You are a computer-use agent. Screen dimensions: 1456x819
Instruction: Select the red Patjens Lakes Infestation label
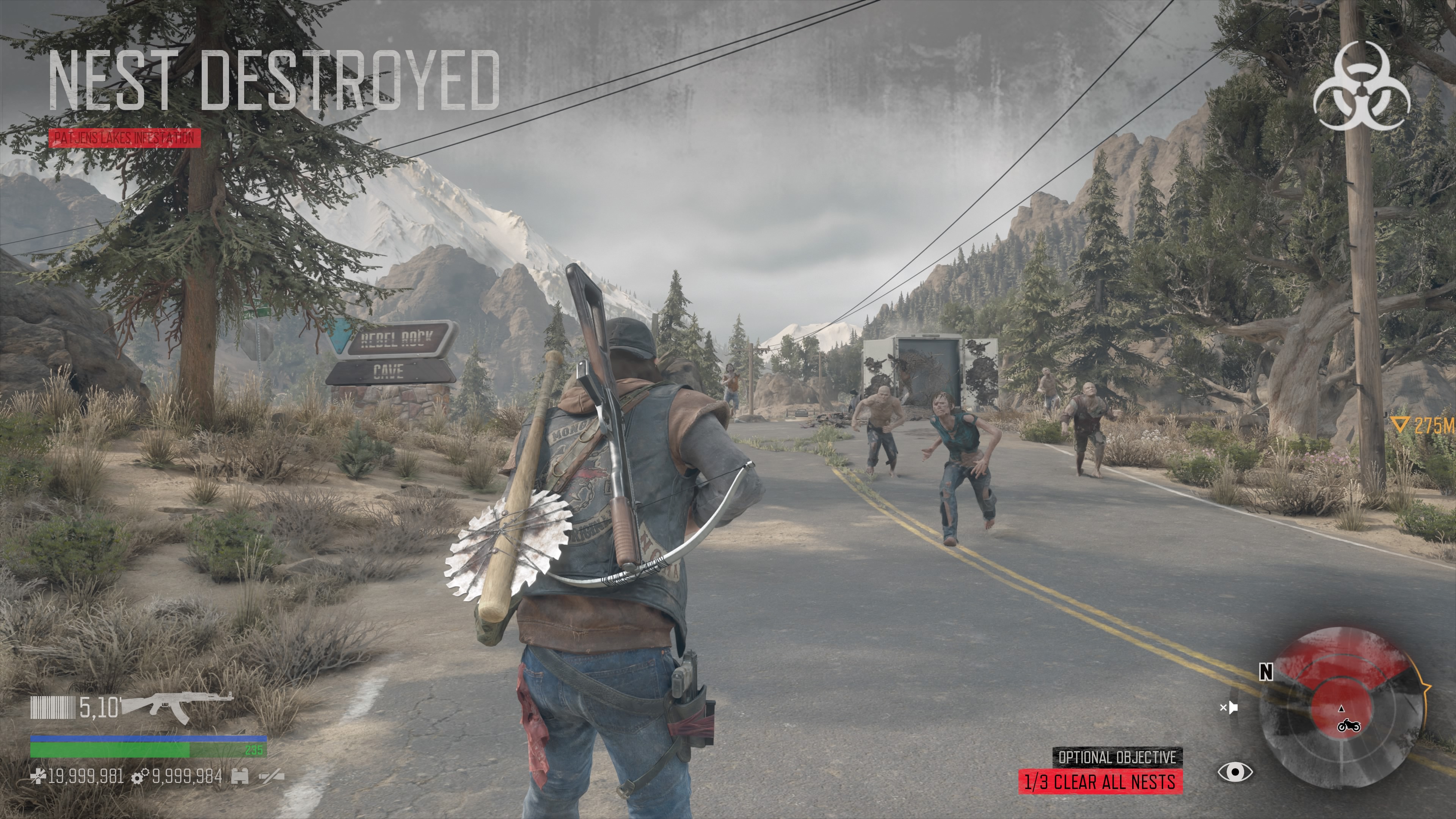[124, 138]
